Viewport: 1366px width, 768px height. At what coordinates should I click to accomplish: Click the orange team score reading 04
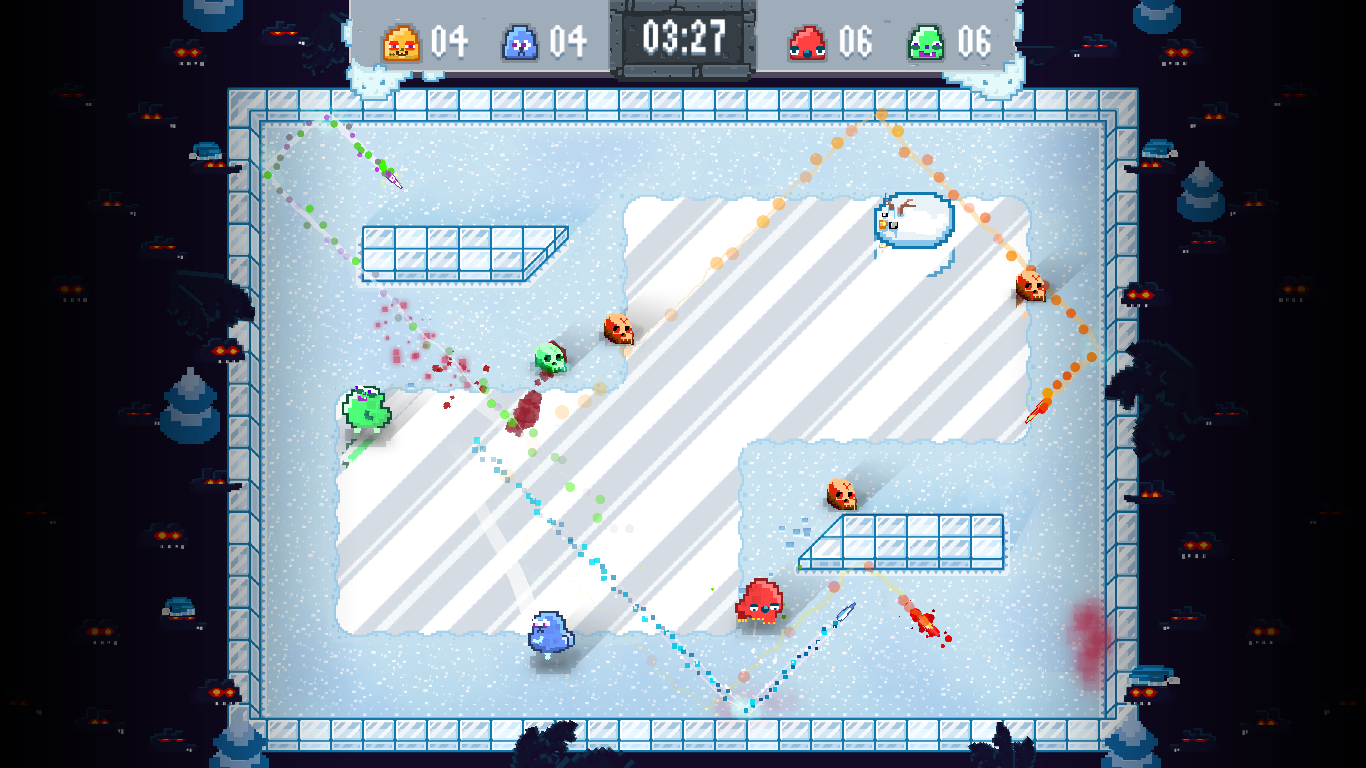pyautogui.click(x=450, y=41)
